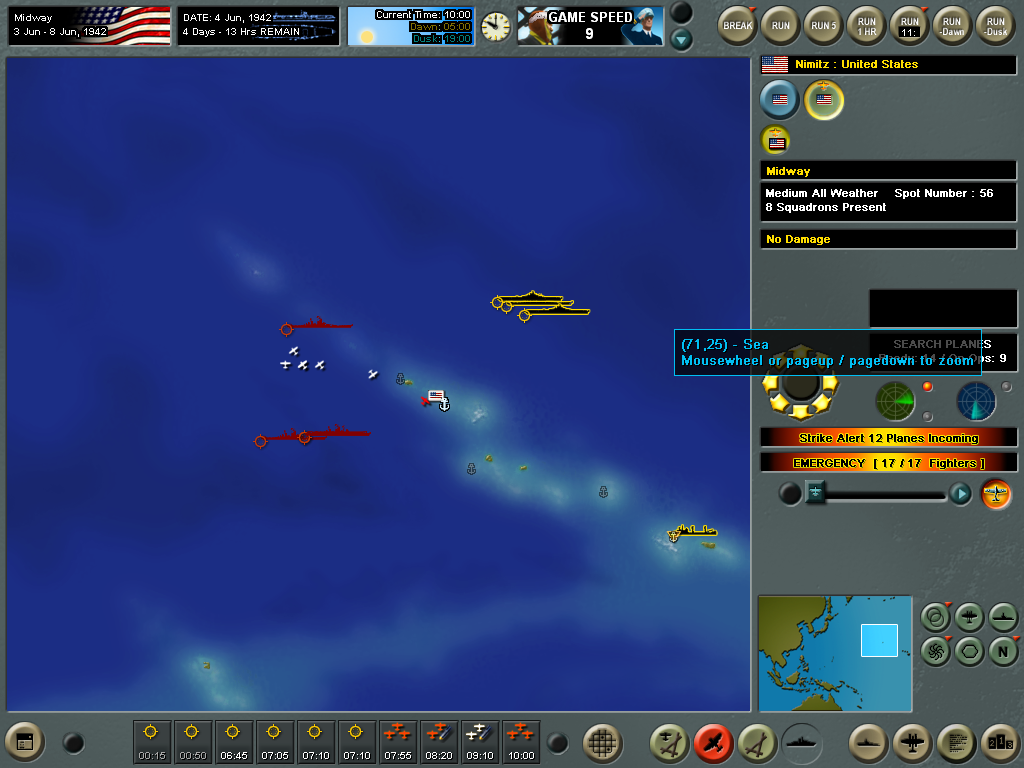Image resolution: width=1024 pixels, height=768 pixels.
Task: Select the 06:45 sighting report
Action: [x=233, y=742]
